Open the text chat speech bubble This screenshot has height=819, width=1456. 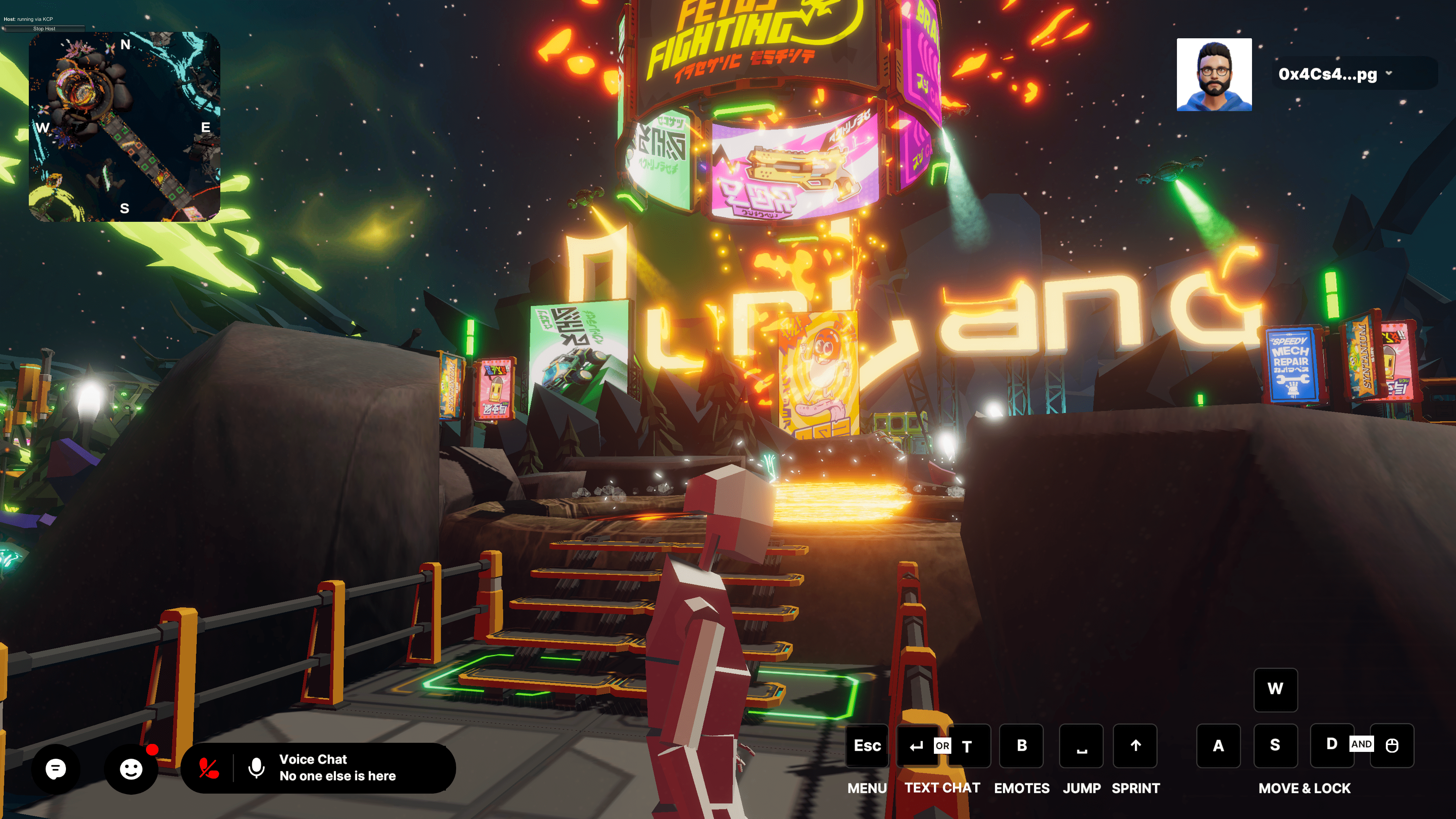(x=55, y=769)
